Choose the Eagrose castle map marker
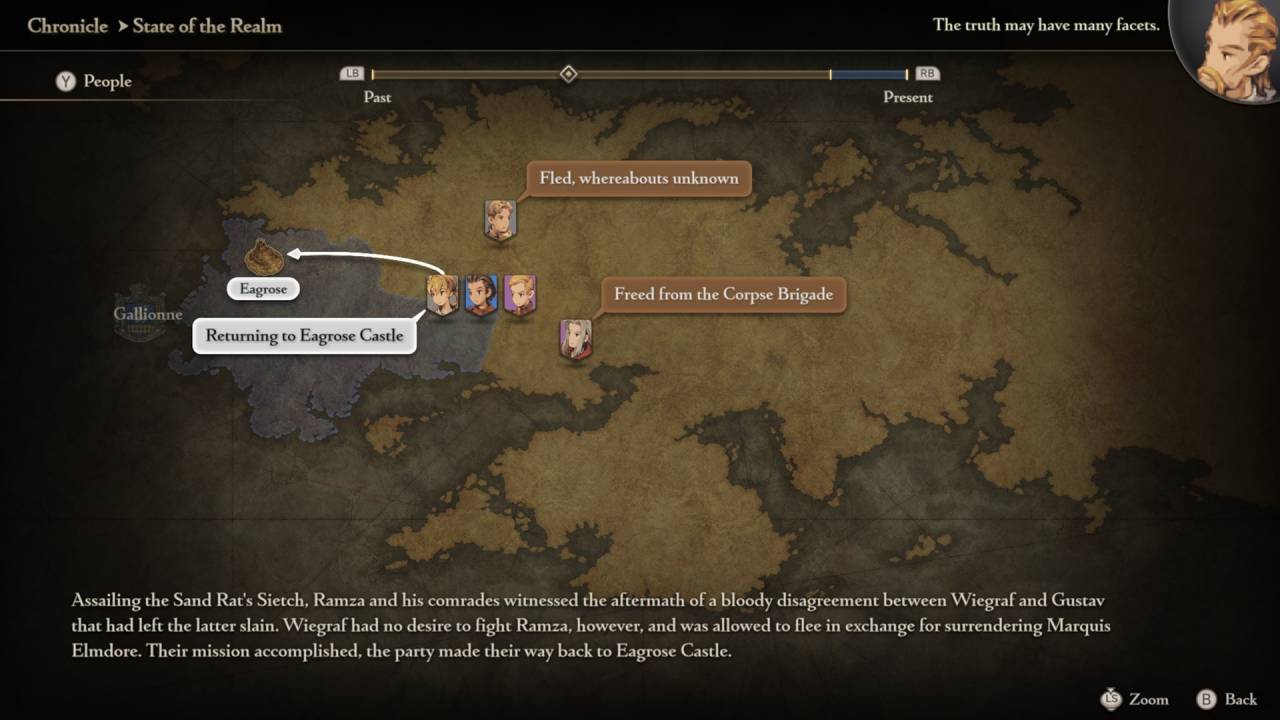Screen dimensions: 1280x720 pos(262,257)
